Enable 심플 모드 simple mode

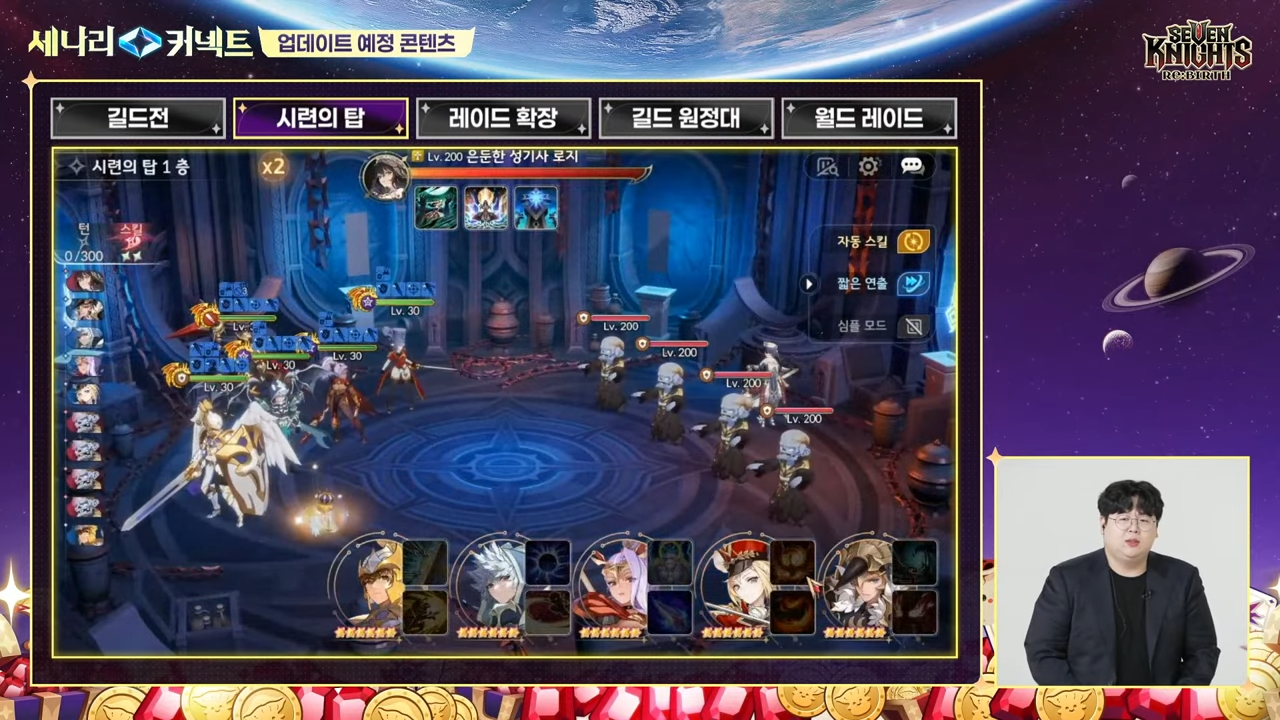pyautogui.click(x=913, y=326)
